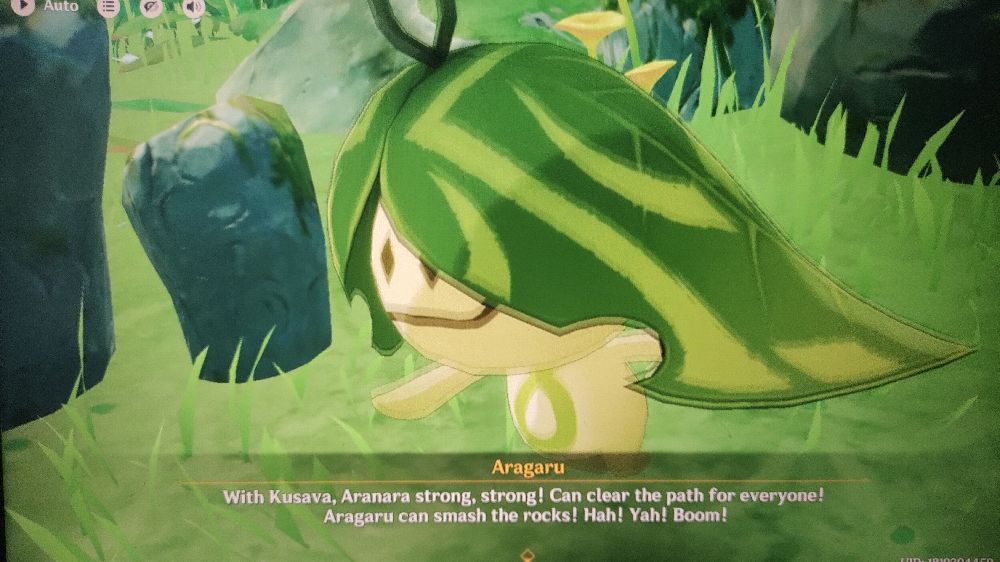This screenshot has height=562, width=1000.
Task: Toggle Auto dialogue playback
Action: [x=22, y=6]
